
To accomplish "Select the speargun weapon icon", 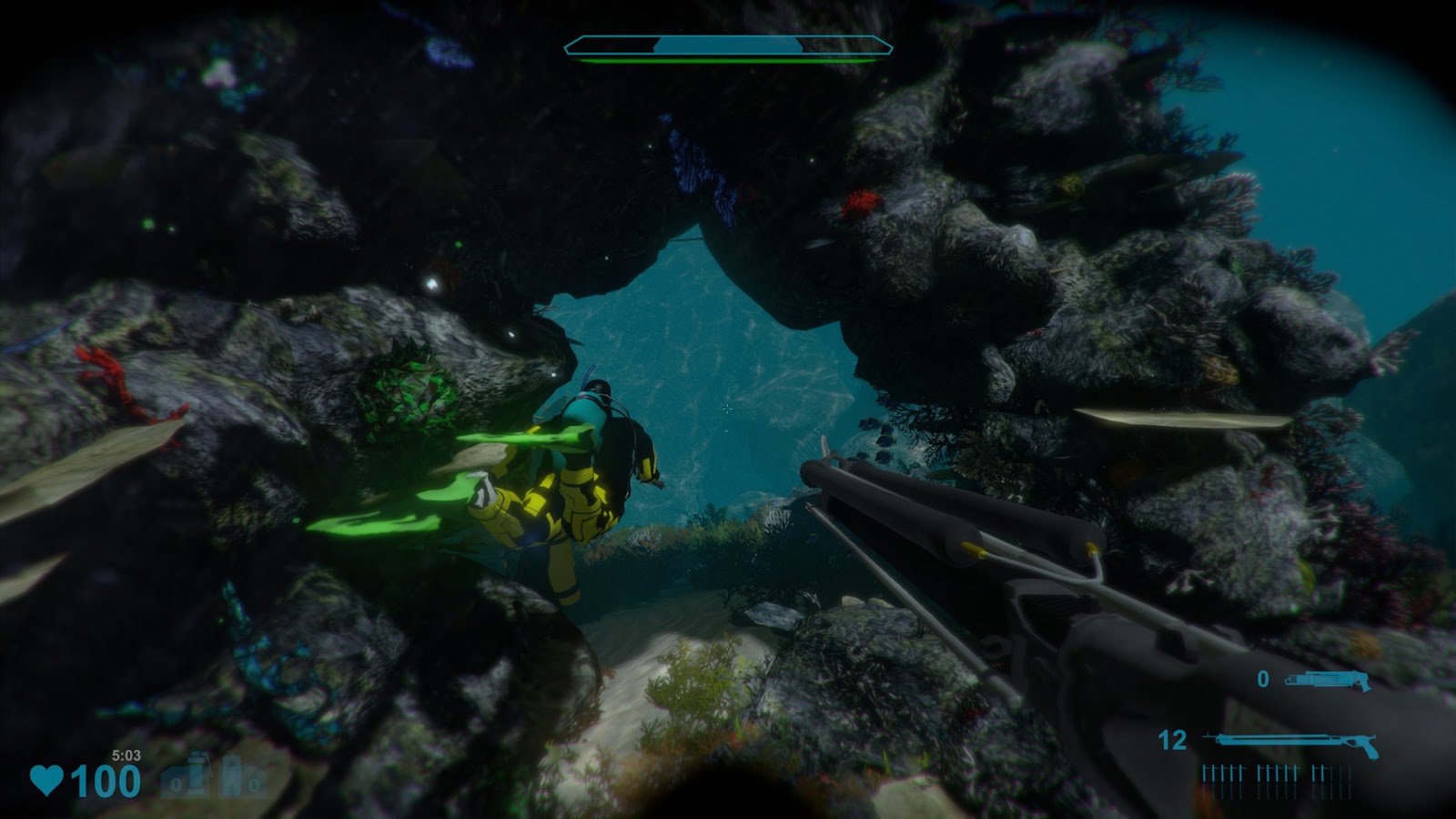I will click(1289, 743).
